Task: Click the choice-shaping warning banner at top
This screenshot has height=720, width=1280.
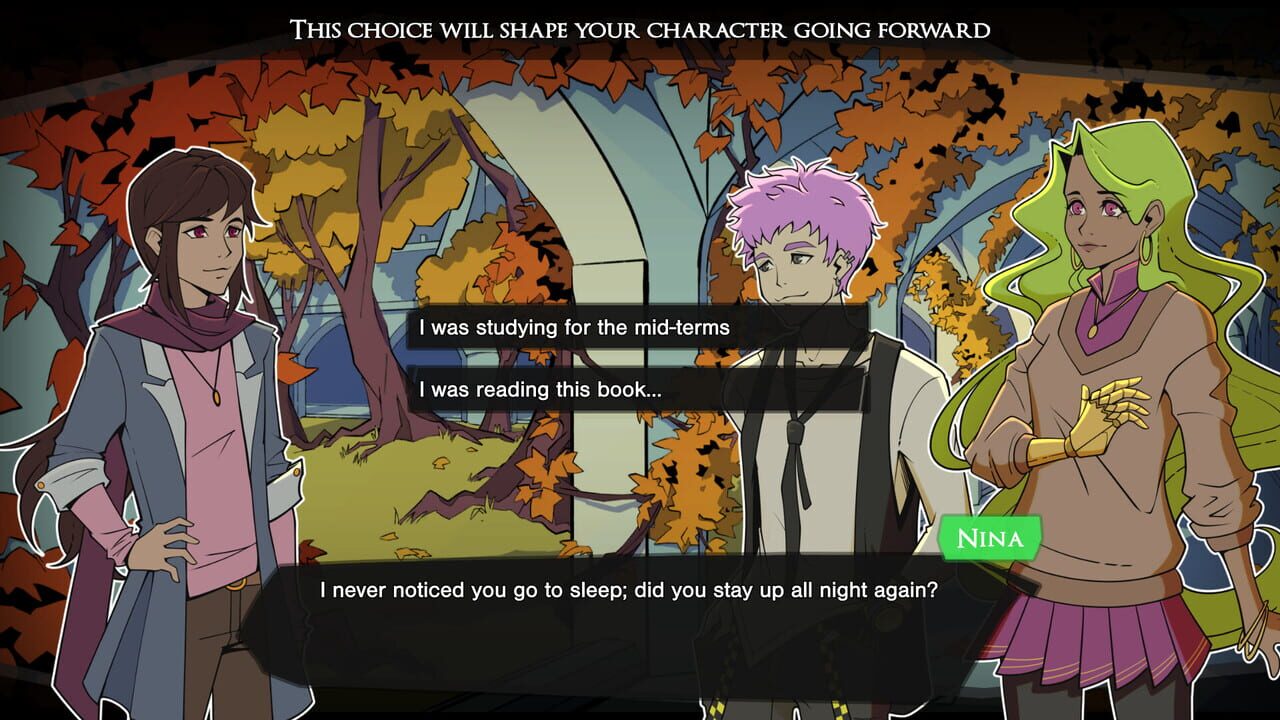Action: tap(640, 27)
